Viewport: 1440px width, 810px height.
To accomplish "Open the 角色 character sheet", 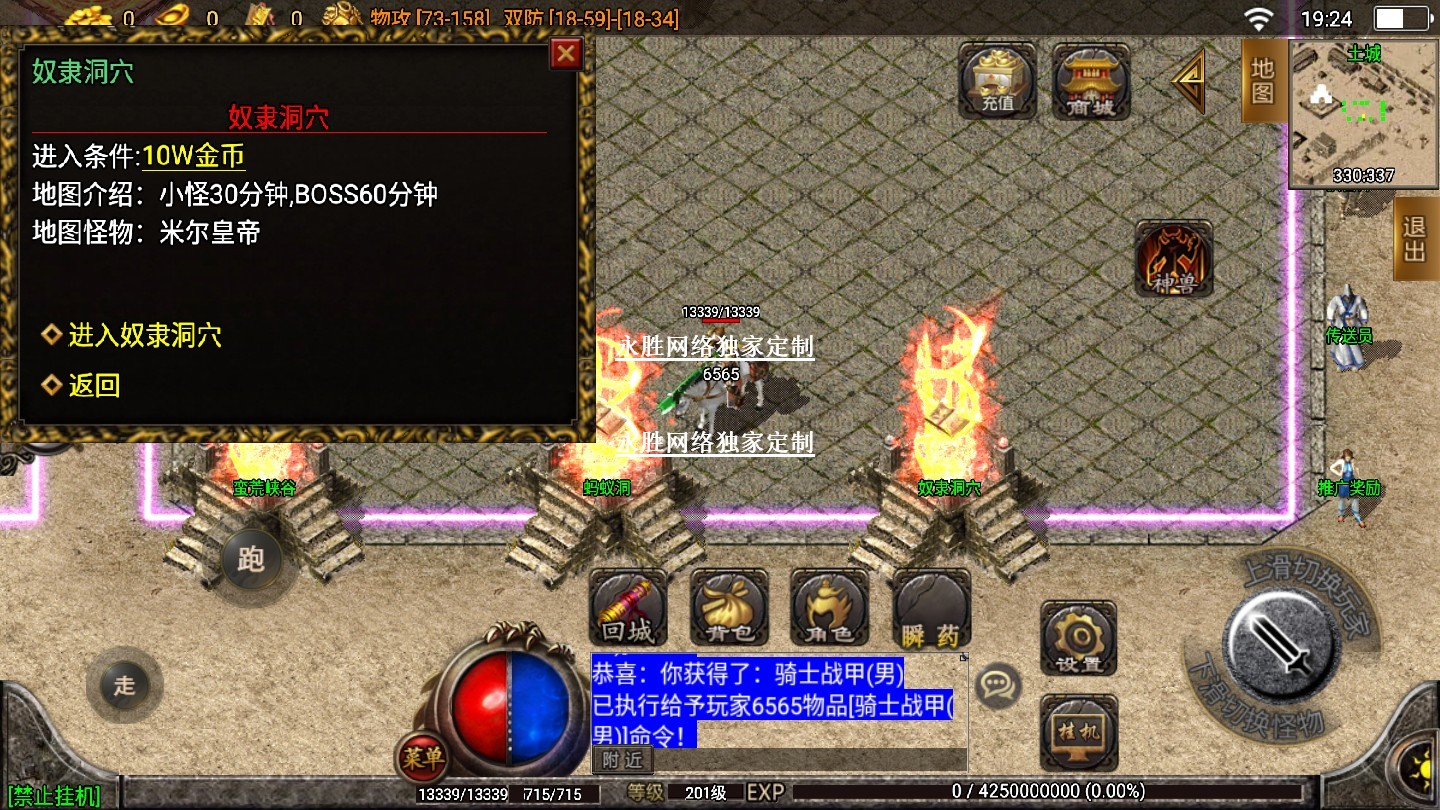I will point(829,609).
